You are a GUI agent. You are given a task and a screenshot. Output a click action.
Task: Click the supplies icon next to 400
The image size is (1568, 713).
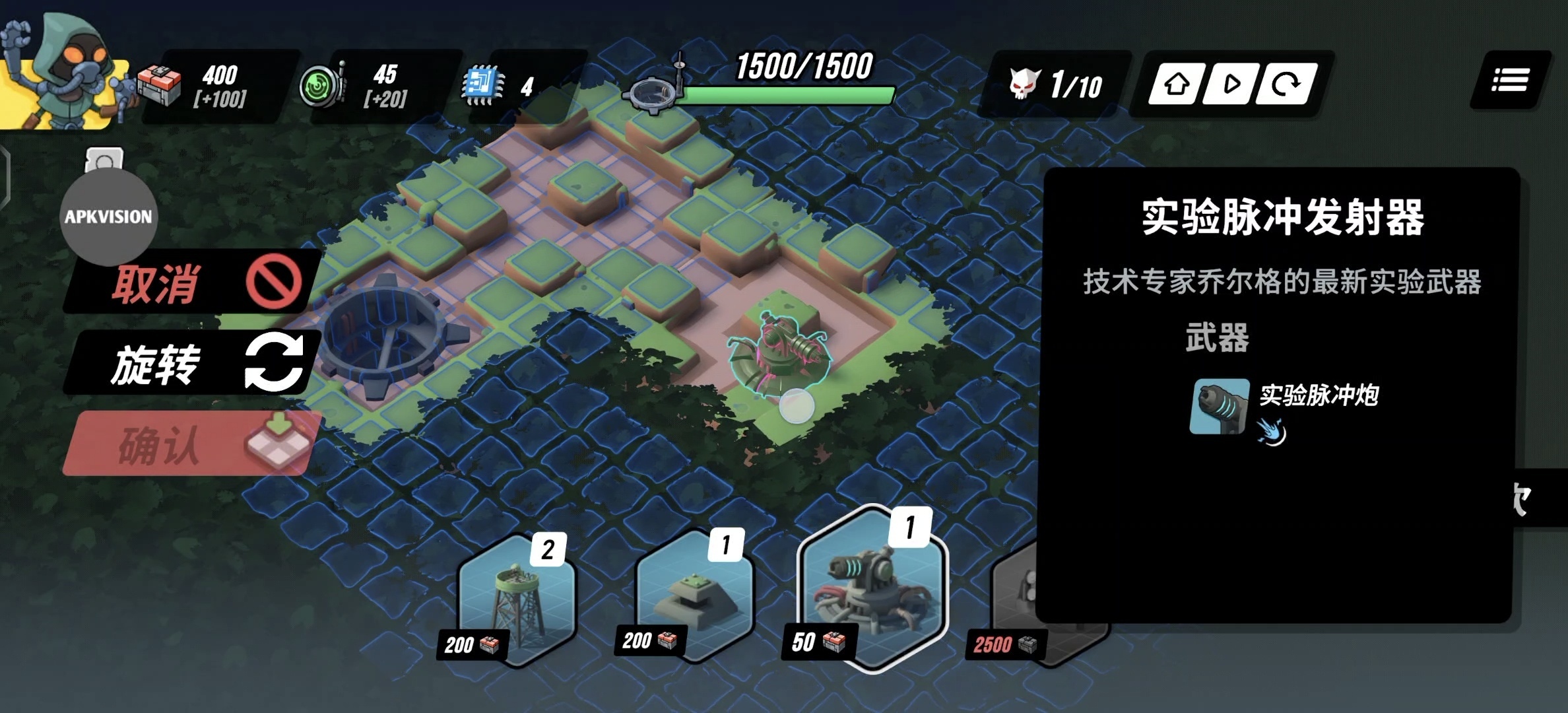(x=160, y=82)
